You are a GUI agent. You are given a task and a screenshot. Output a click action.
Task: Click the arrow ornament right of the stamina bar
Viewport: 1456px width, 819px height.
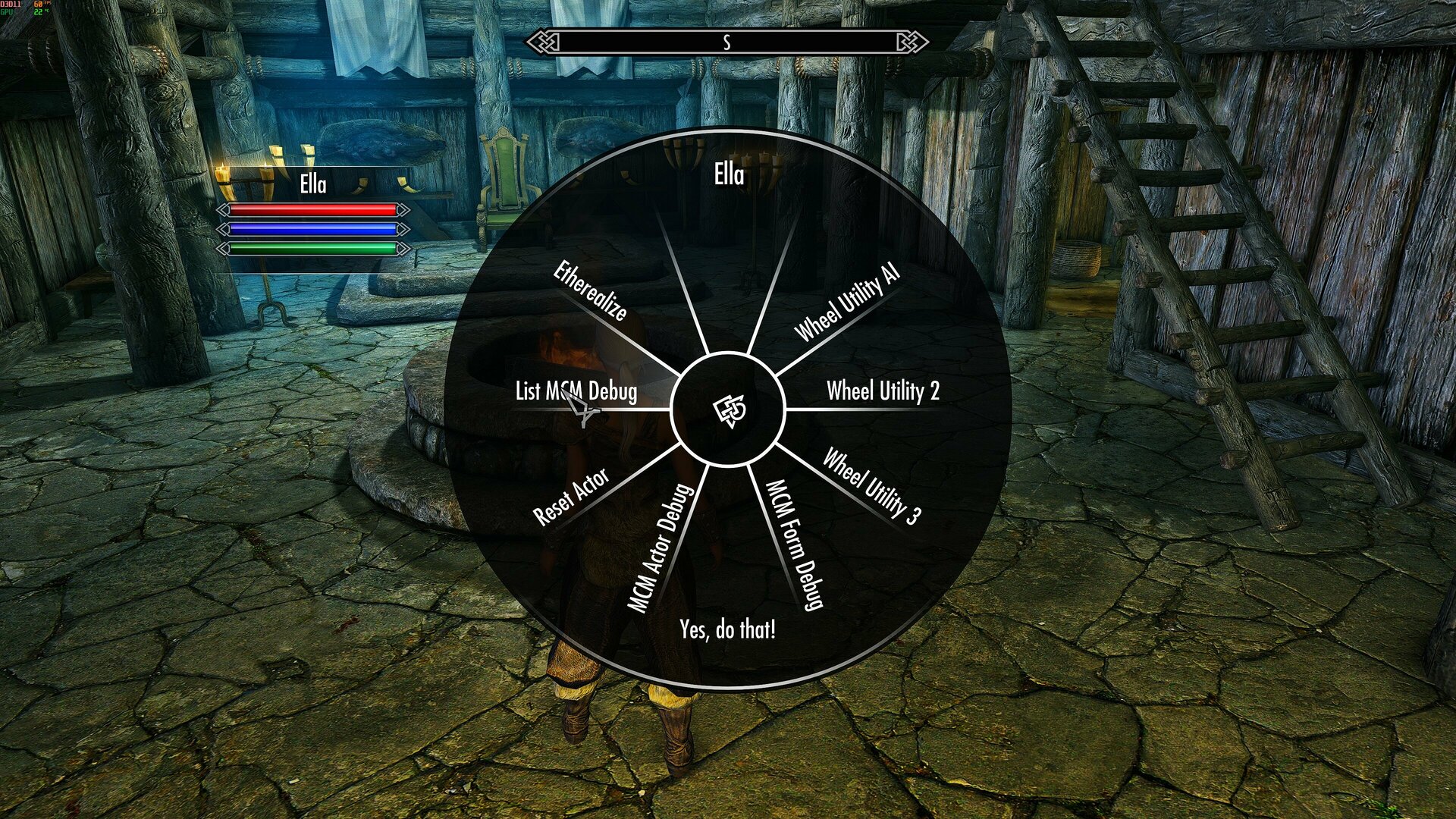pos(402,248)
